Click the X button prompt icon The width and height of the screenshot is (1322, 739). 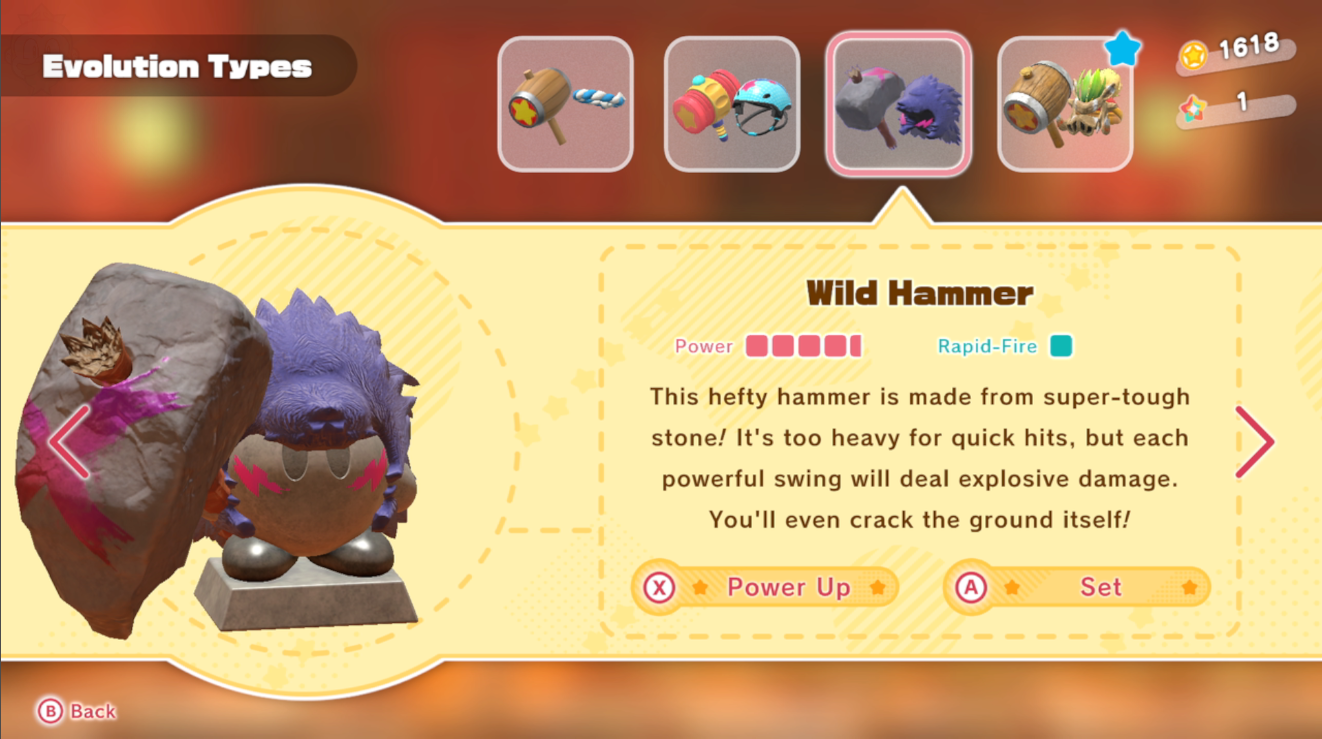click(x=661, y=587)
